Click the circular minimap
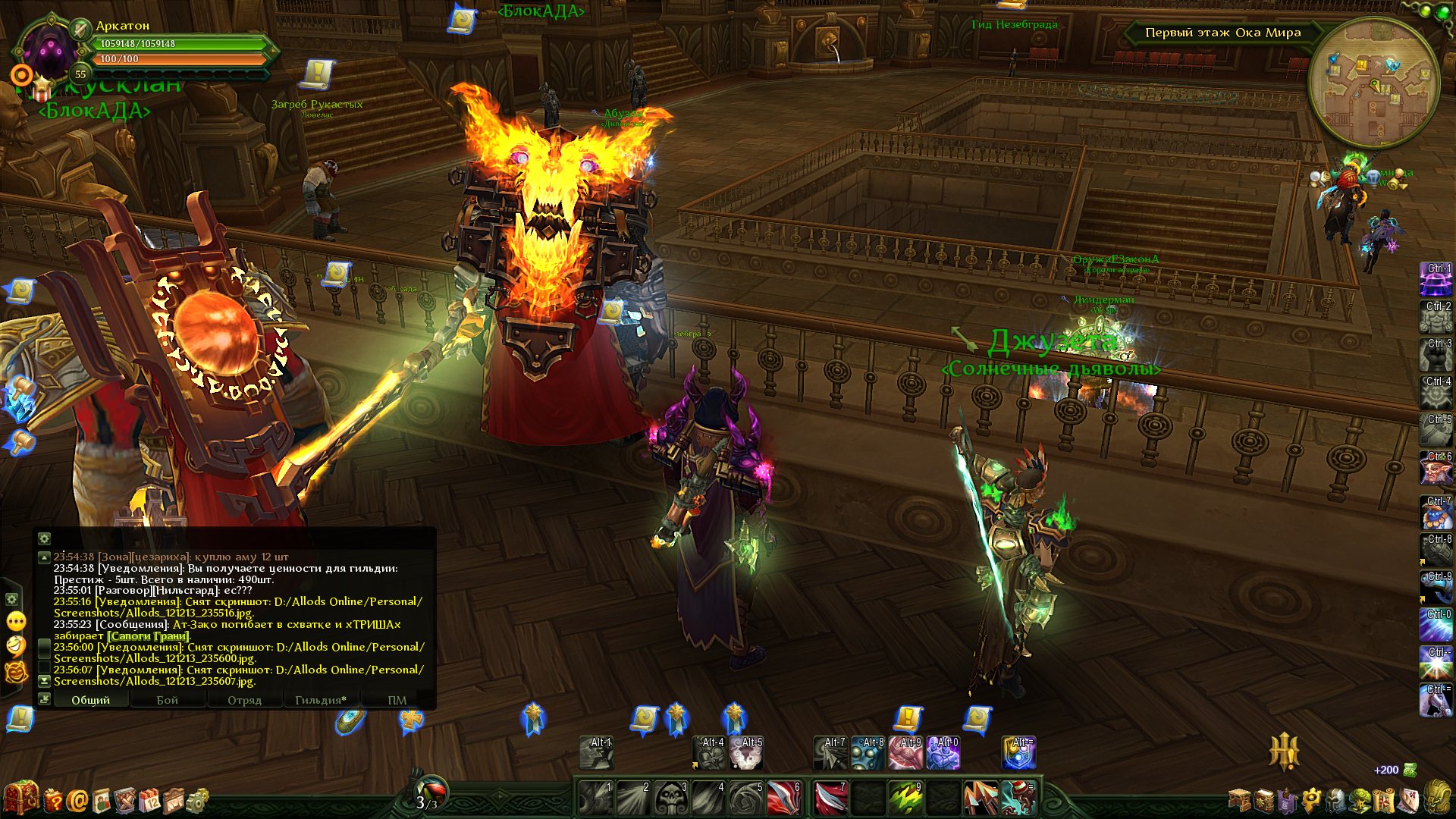The width and height of the screenshot is (1456, 819). [1373, 83]
